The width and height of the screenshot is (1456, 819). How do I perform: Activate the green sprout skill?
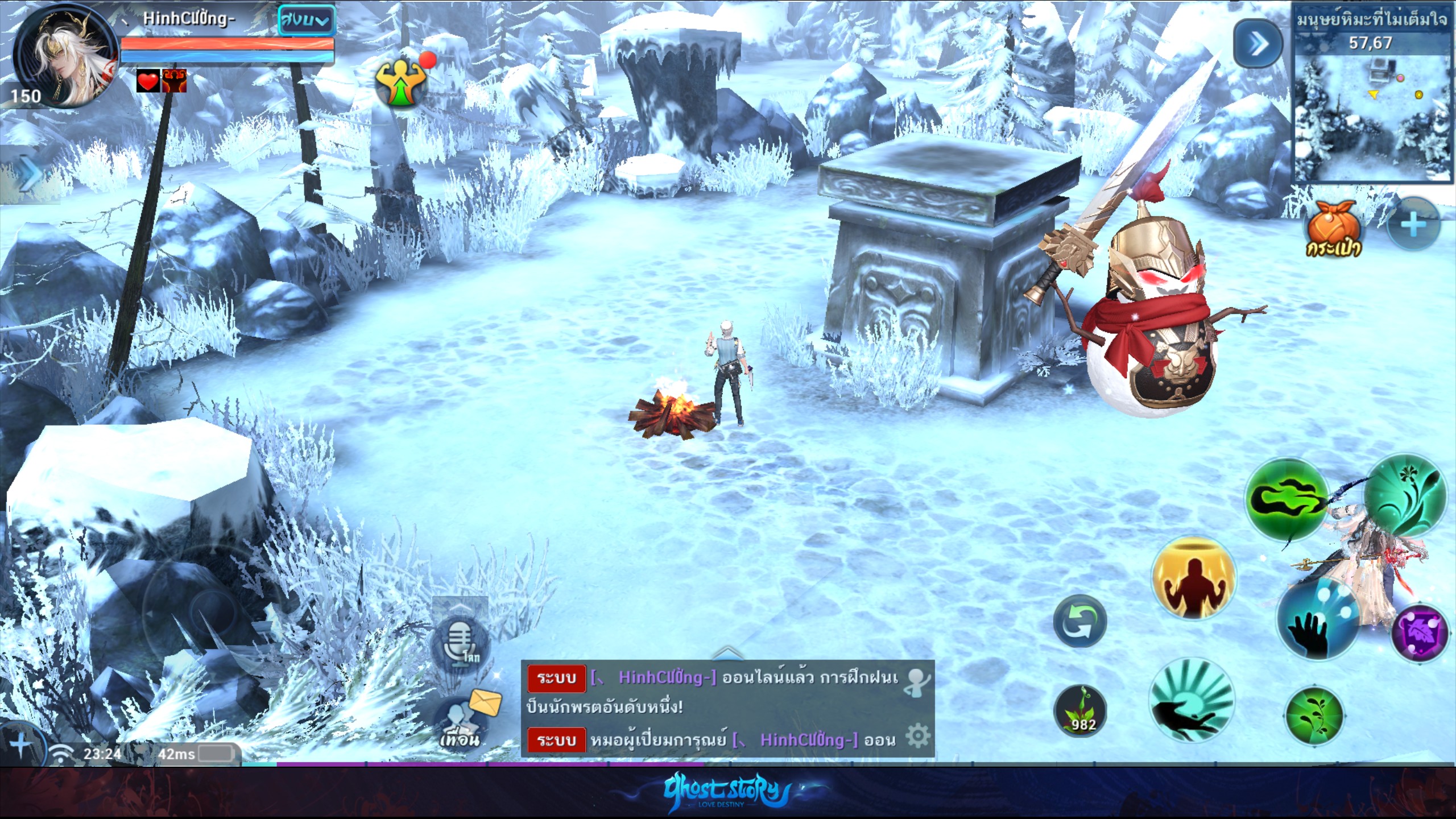1314,715
